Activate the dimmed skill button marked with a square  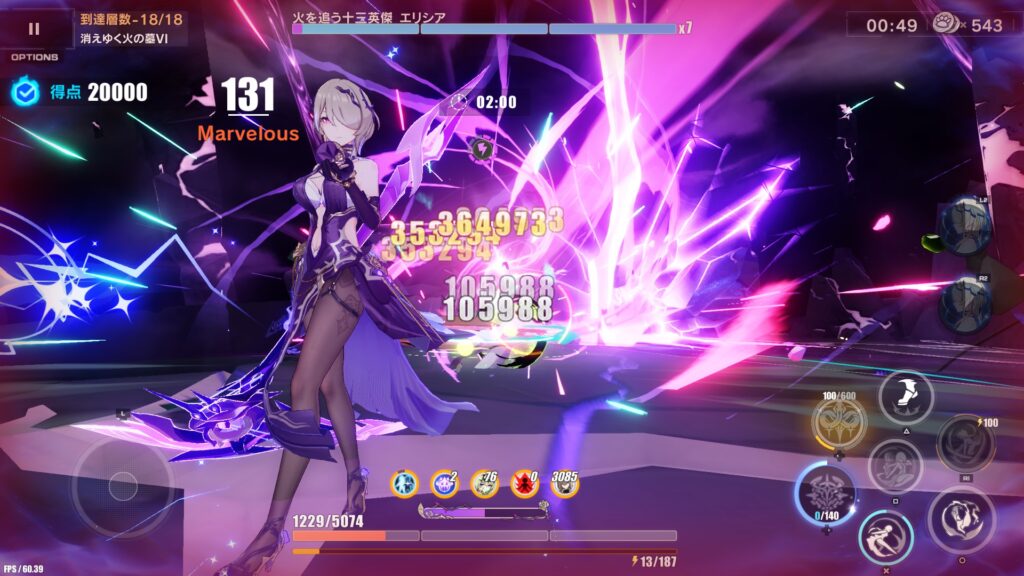(895, 466)
